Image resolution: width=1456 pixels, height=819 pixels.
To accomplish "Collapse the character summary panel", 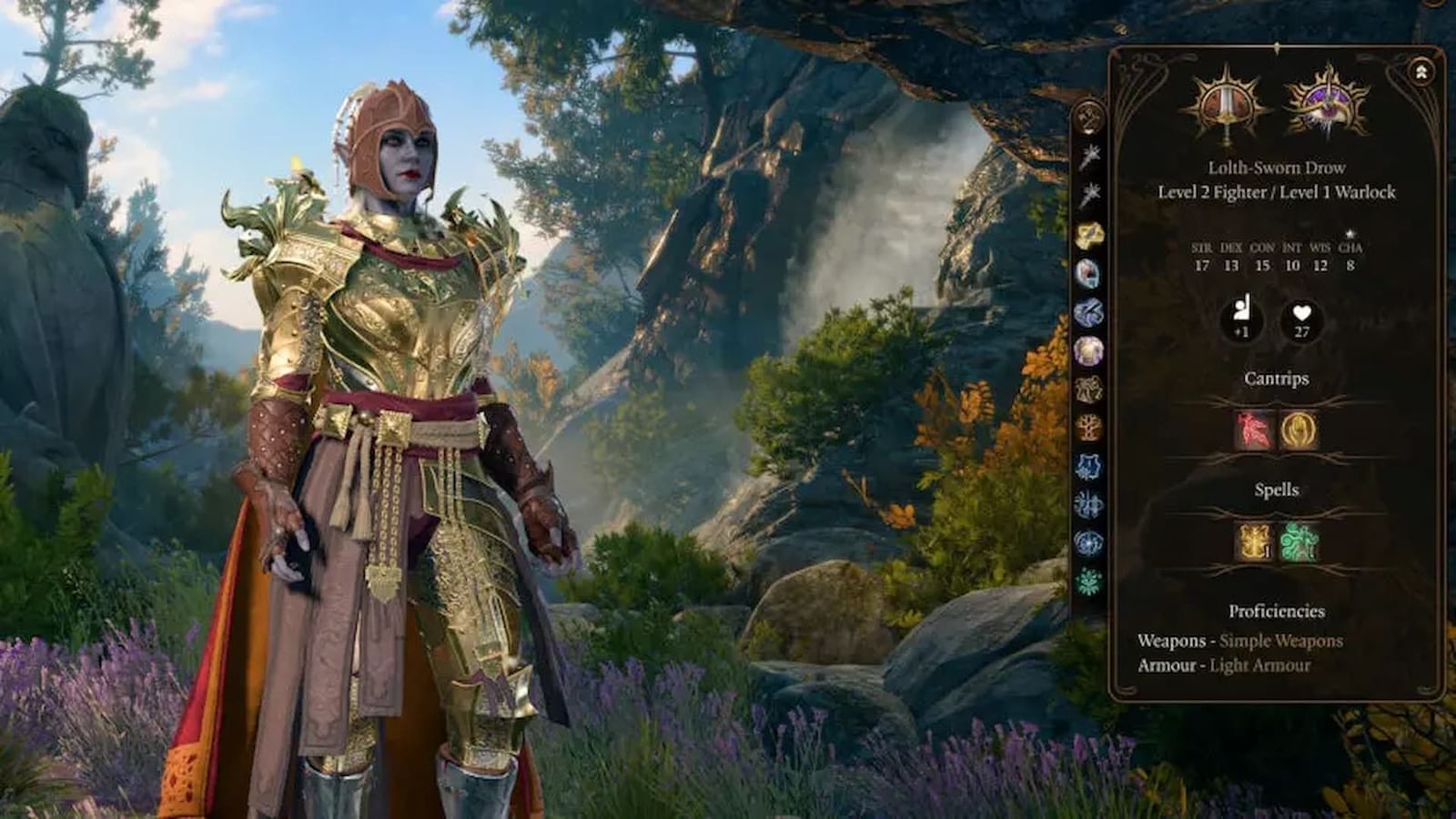I will click(x=1421, y=72).
